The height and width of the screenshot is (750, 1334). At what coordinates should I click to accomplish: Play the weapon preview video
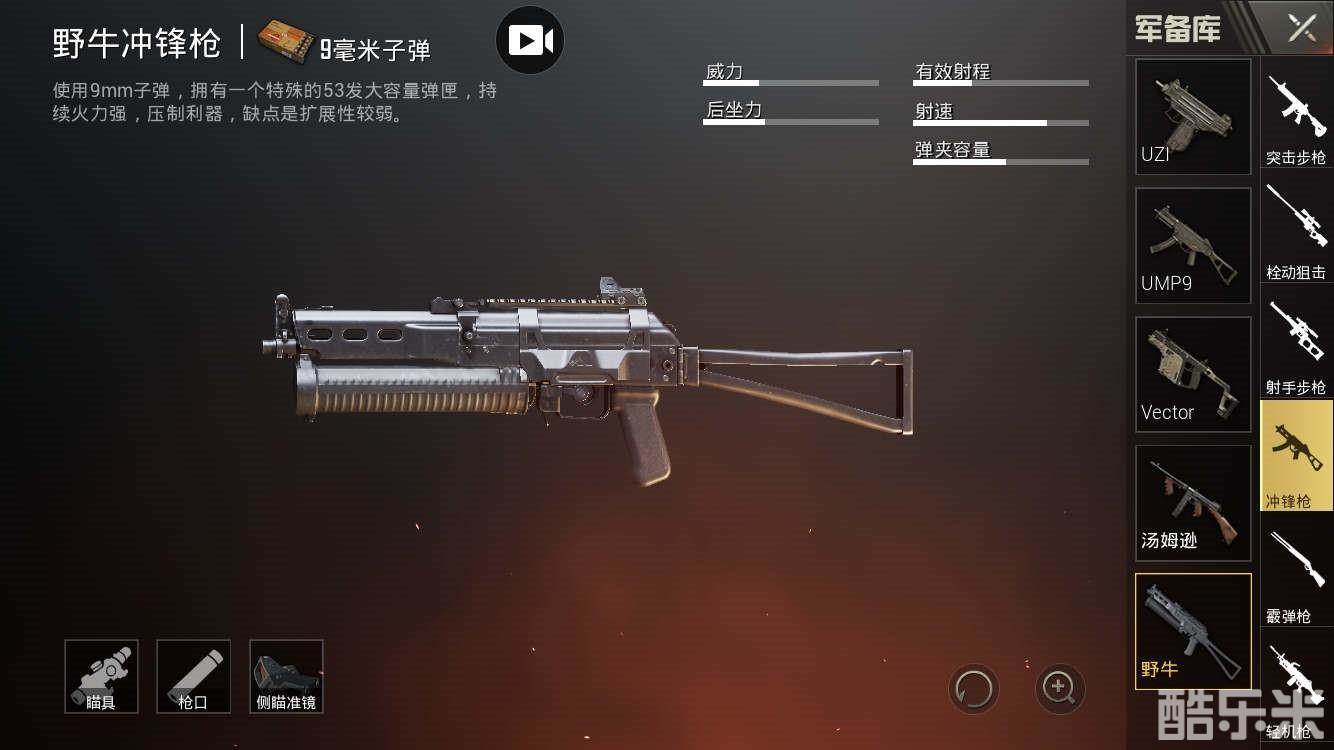coord(530,41)
